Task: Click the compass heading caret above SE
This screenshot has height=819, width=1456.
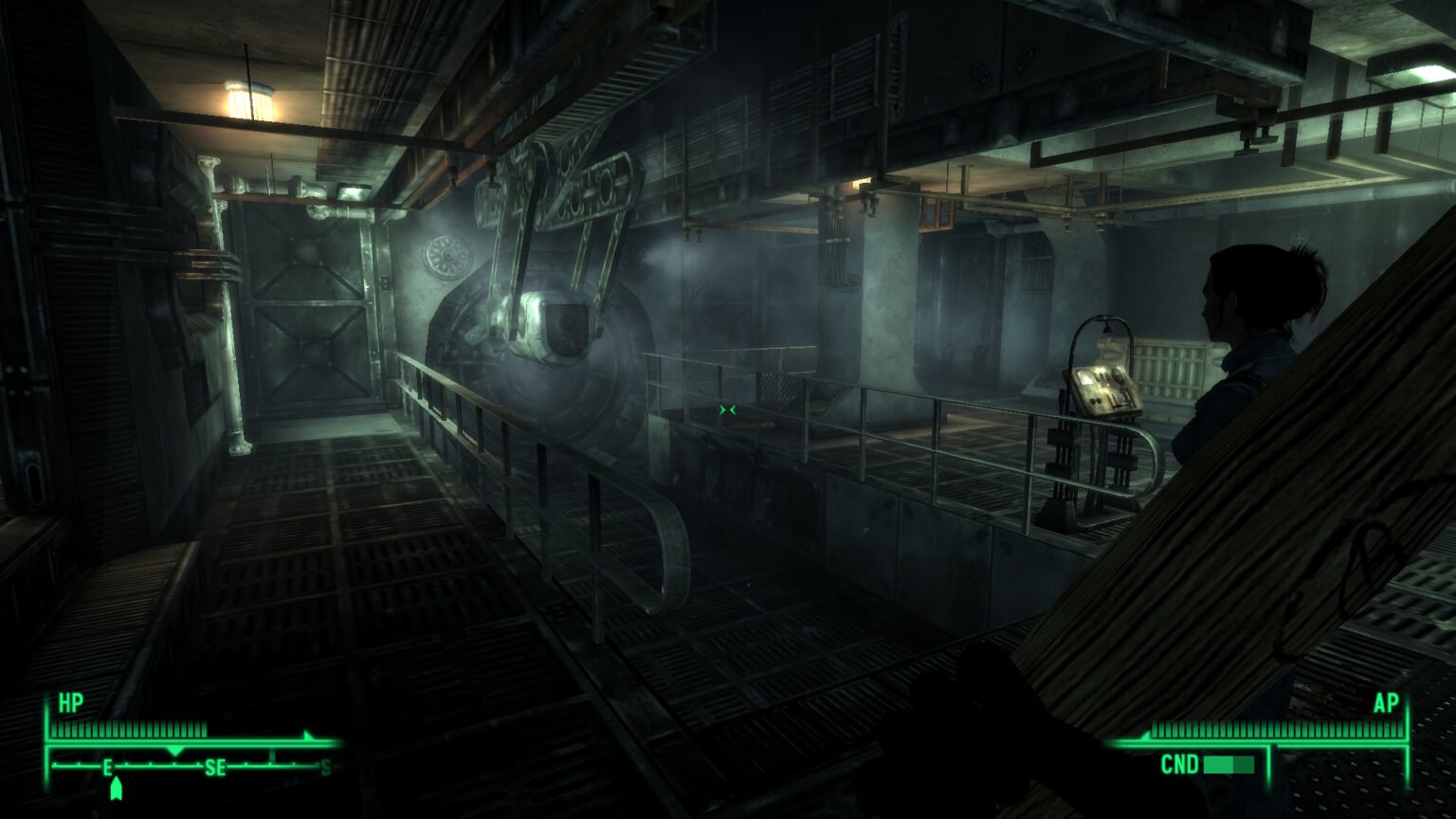Action: [x=174, y=750]
